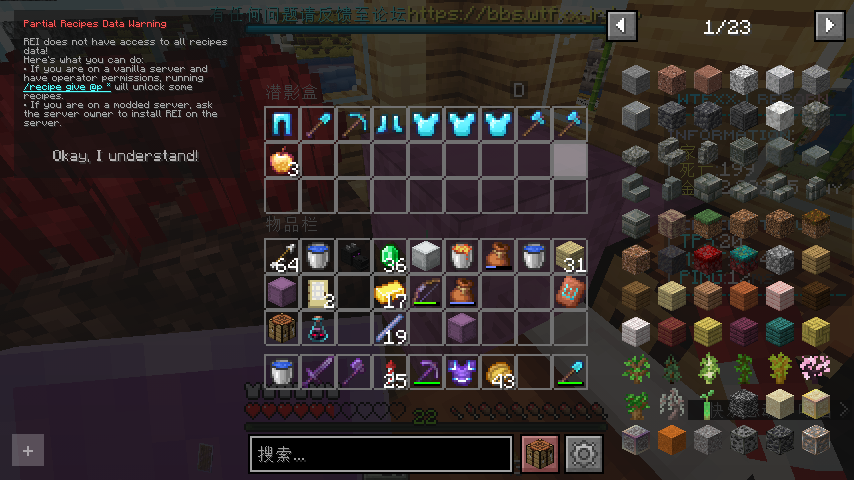Image resolution: width=854 pixels, height=480 pixels.
Task: Go to the next REI item page
Action: click(830, 25)
